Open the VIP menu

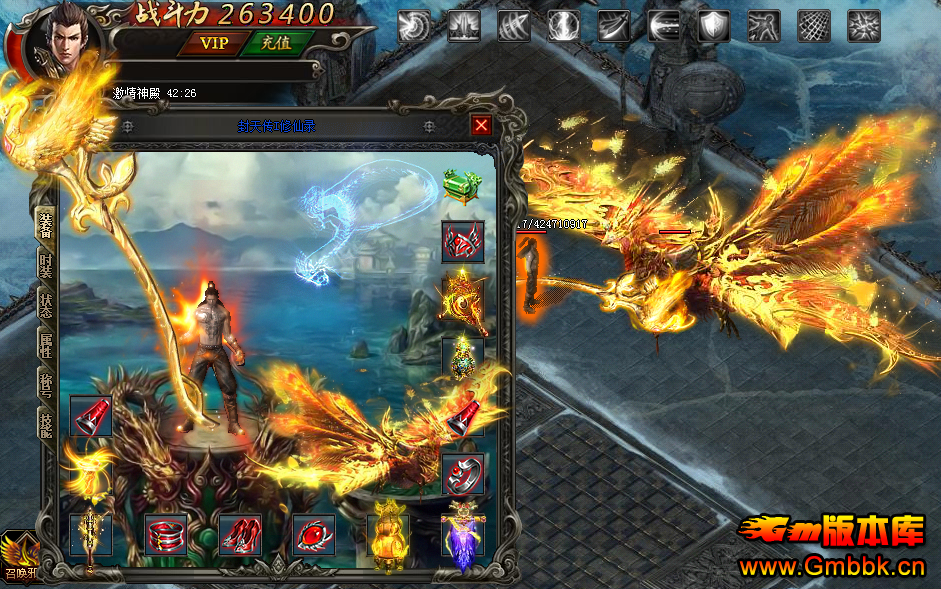(213, 43)
